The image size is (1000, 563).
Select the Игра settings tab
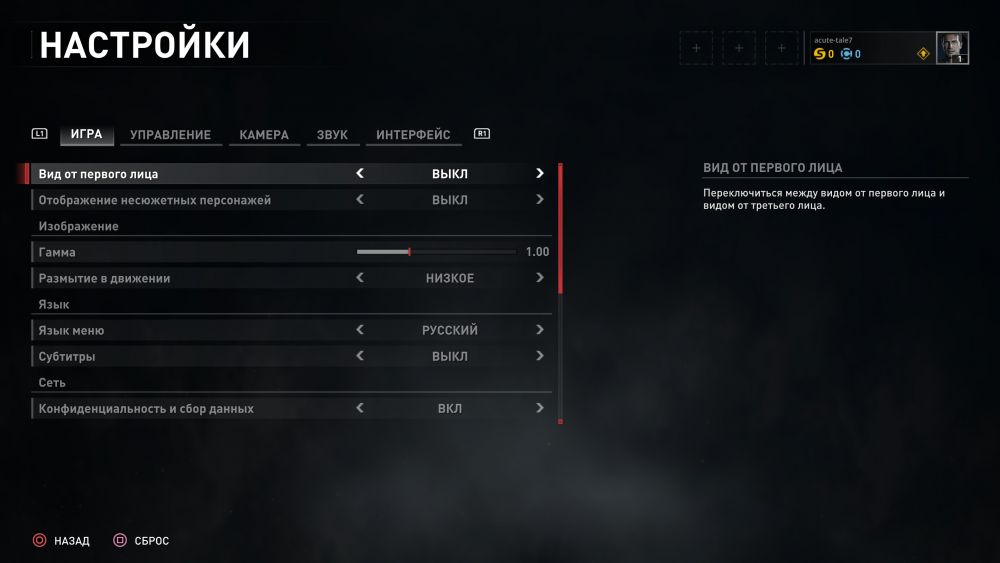click(x=87, y=135)
